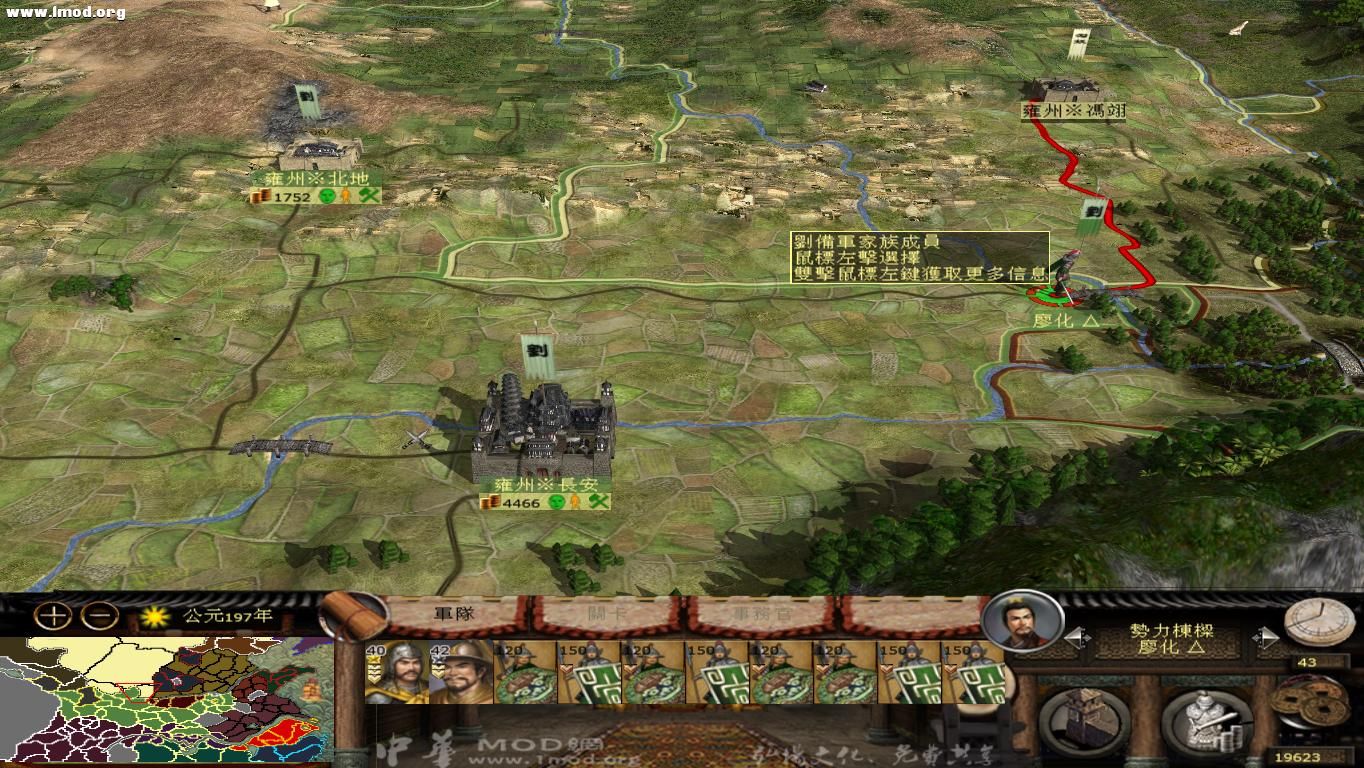Zoom out the minimap with the minus button
Screen dimensions: 1364x768
[x=99, y=615]
